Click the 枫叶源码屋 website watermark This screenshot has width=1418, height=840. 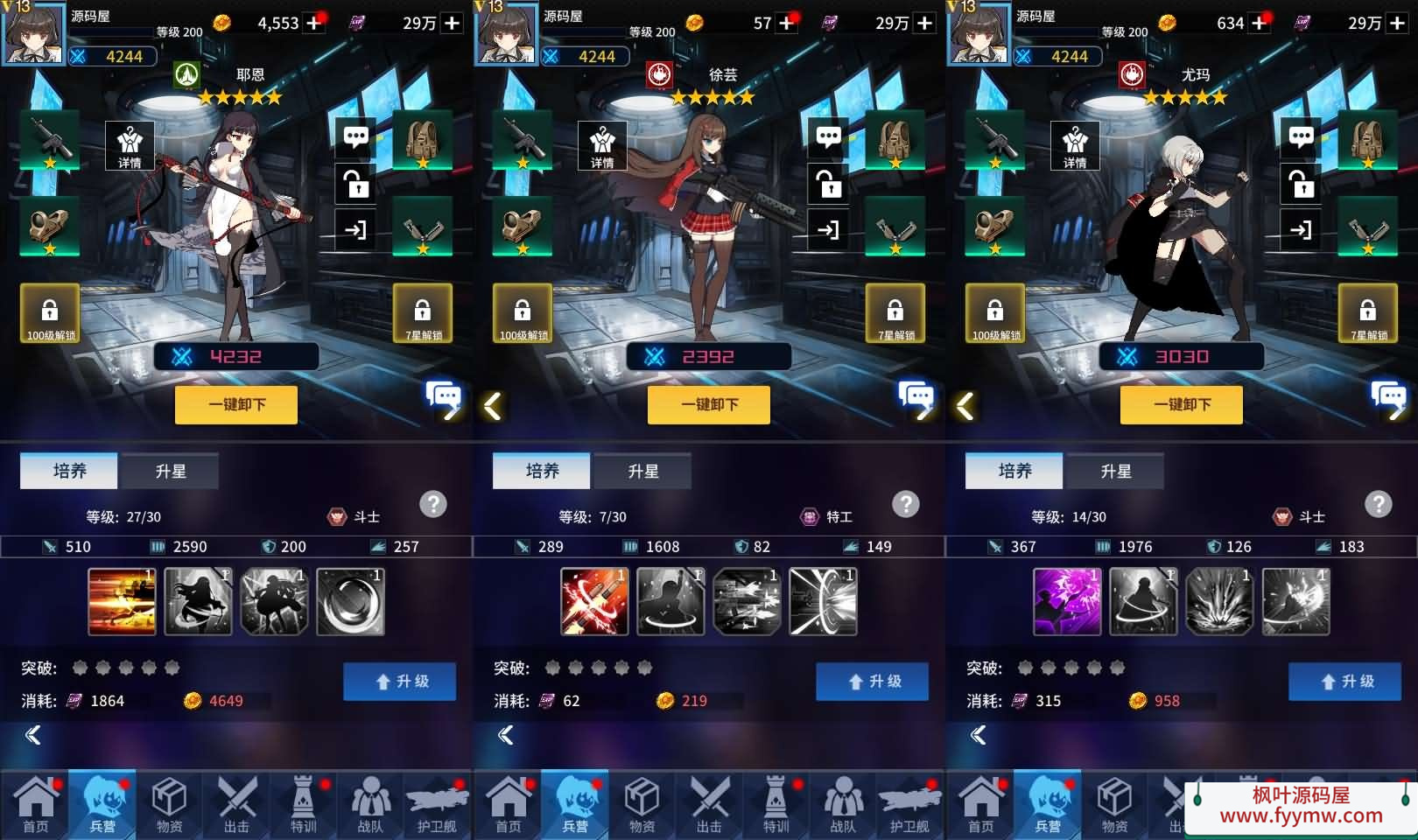coord(1300,807)
